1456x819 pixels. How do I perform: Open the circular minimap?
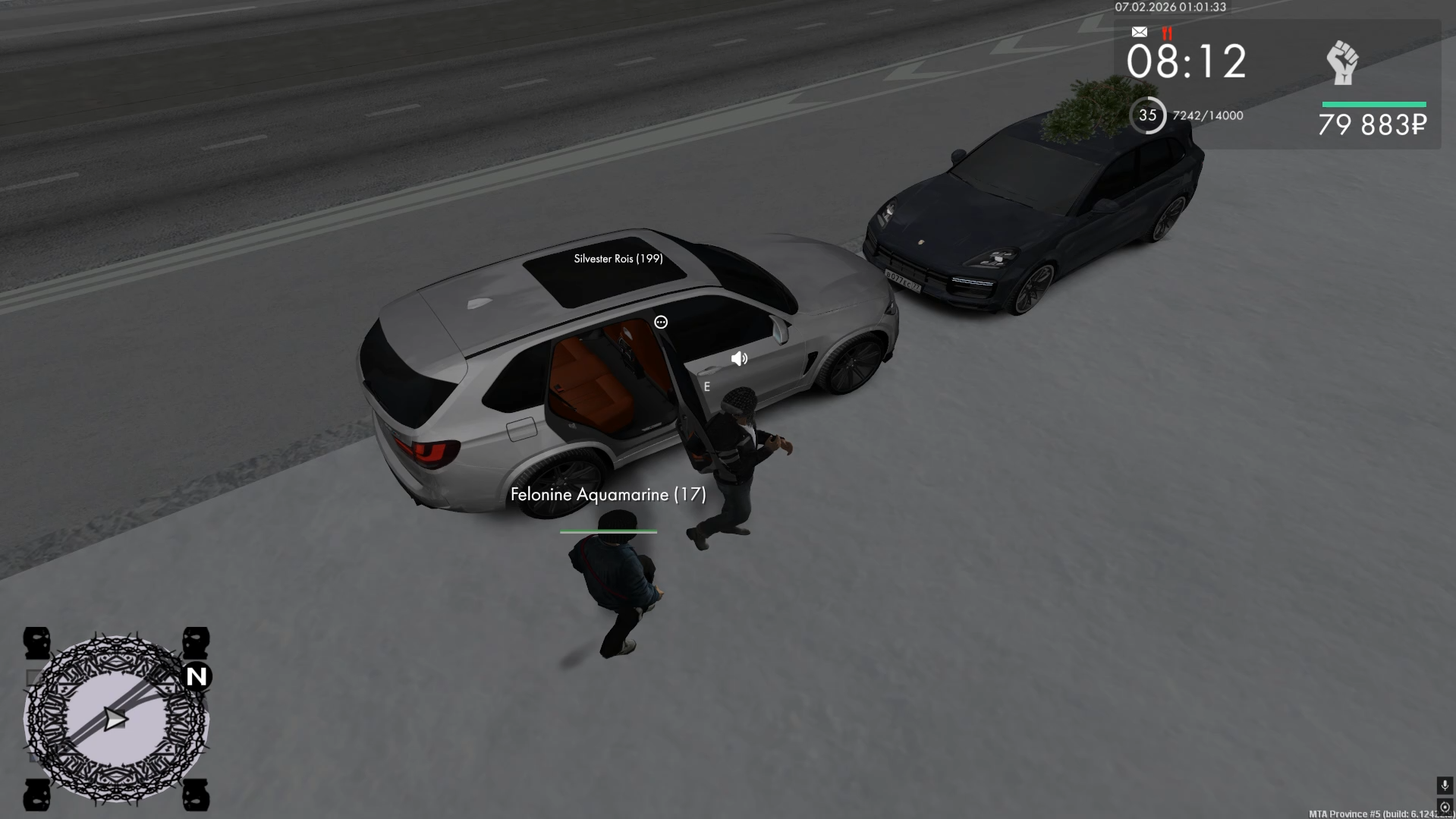(x=115, y=719)
